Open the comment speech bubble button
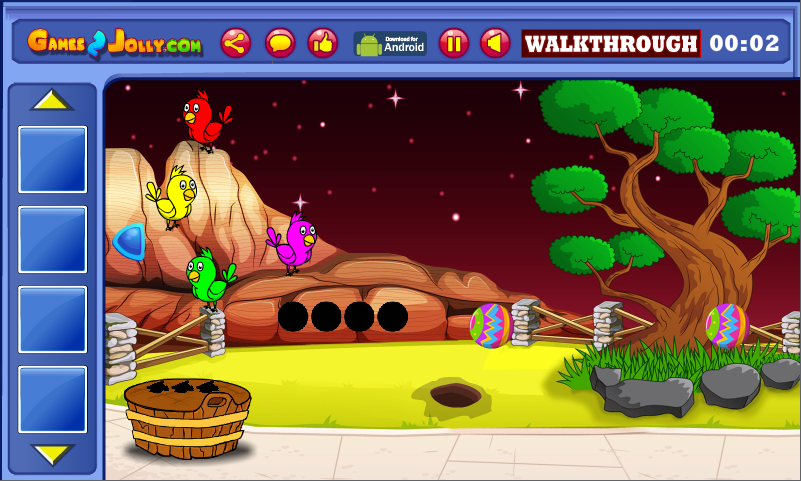 [x=280, y=43]
